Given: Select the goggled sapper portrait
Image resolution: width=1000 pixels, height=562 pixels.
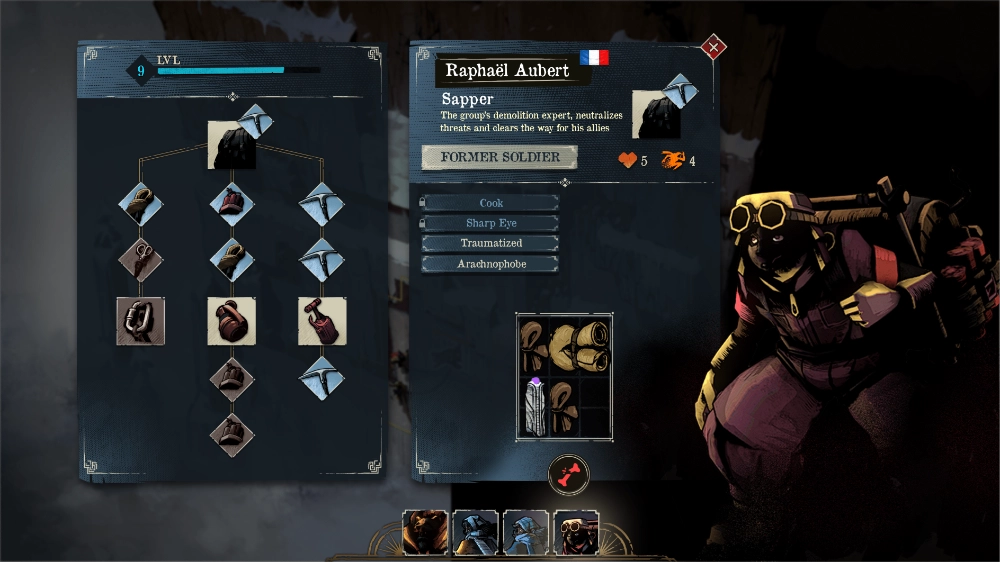Looking at the screenshot, I should point(574,532).
